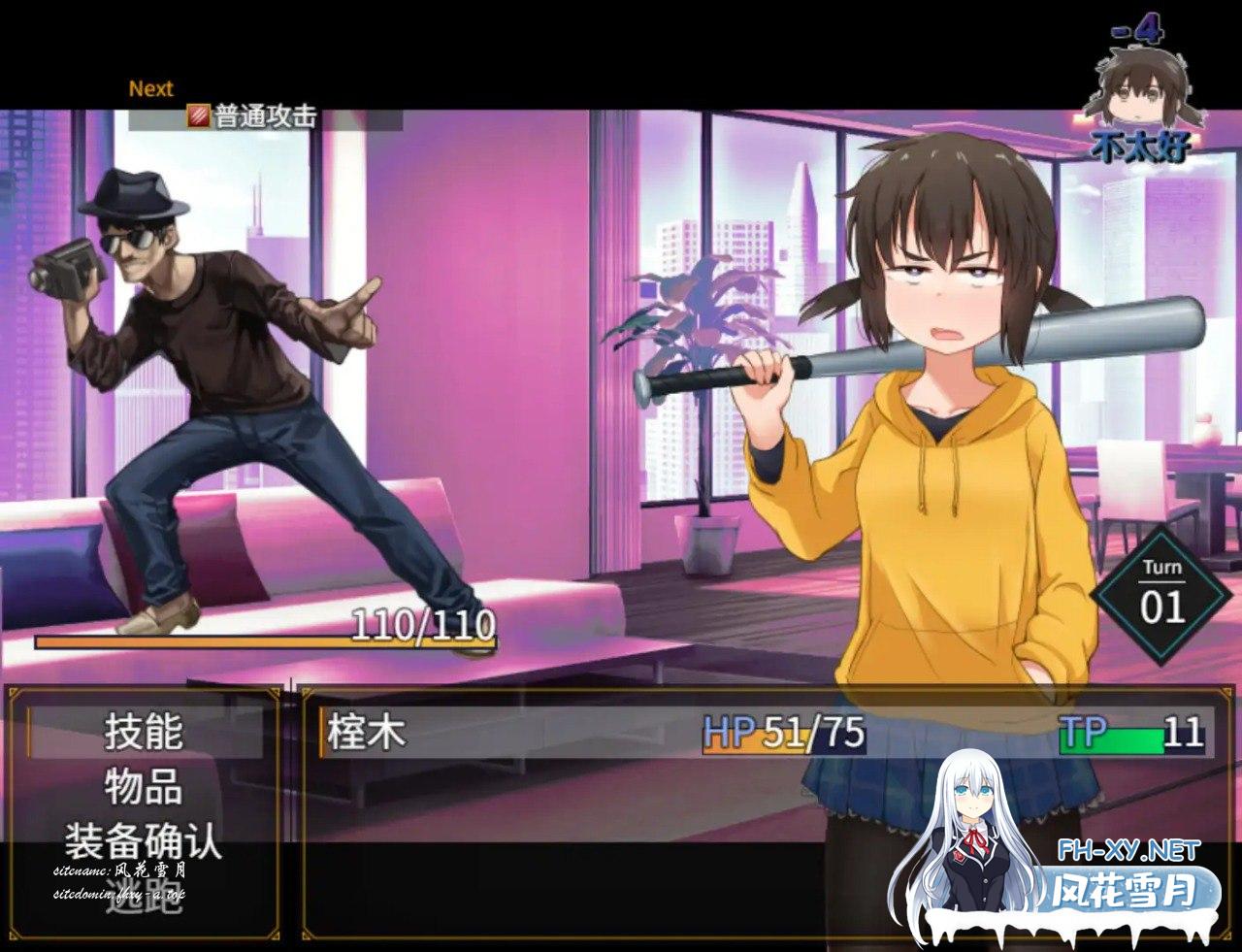Image resolution: width=1242 pixels, height=952 pixels.
Task: Open the 技能 skills command
Action: (x=144, y=733)
